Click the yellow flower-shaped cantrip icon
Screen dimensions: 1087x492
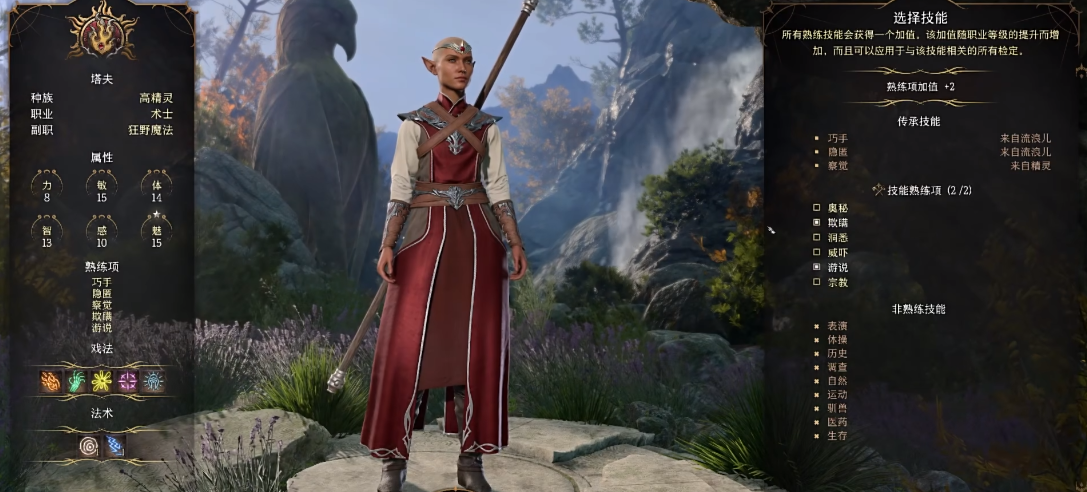(x=102, y=380)
